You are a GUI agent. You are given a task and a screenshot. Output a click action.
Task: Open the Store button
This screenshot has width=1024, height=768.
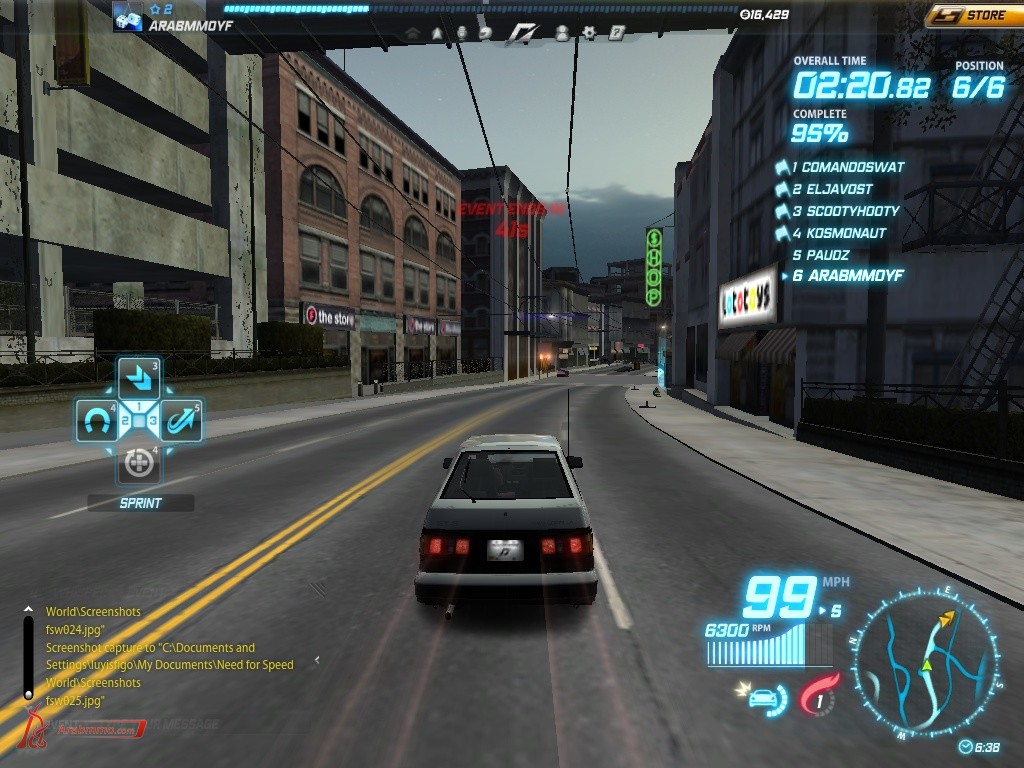(973, 15)
